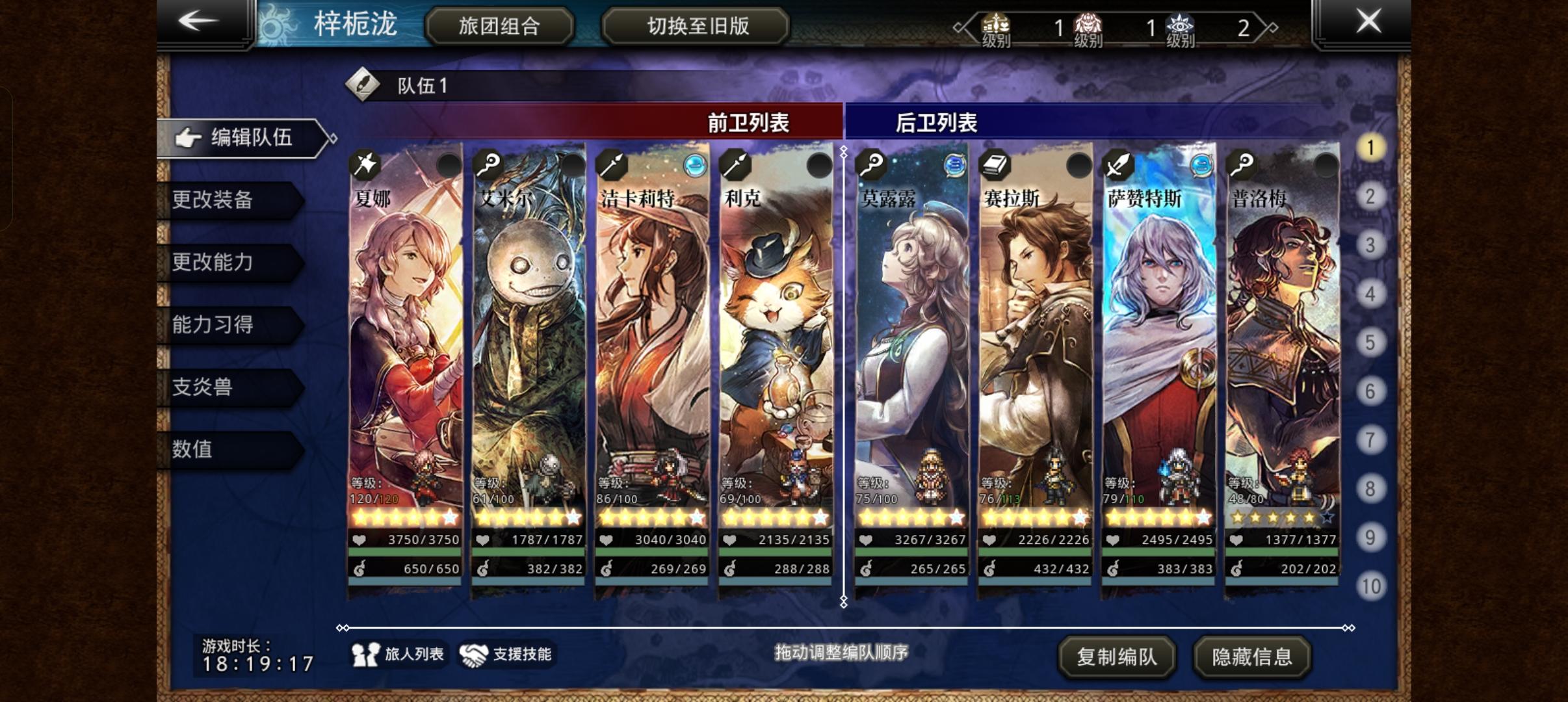Image resolution: width=1568 pixels, height=702 pixels.
Task: Click the book icon on 赛拉斯's card
Action: 995,166
